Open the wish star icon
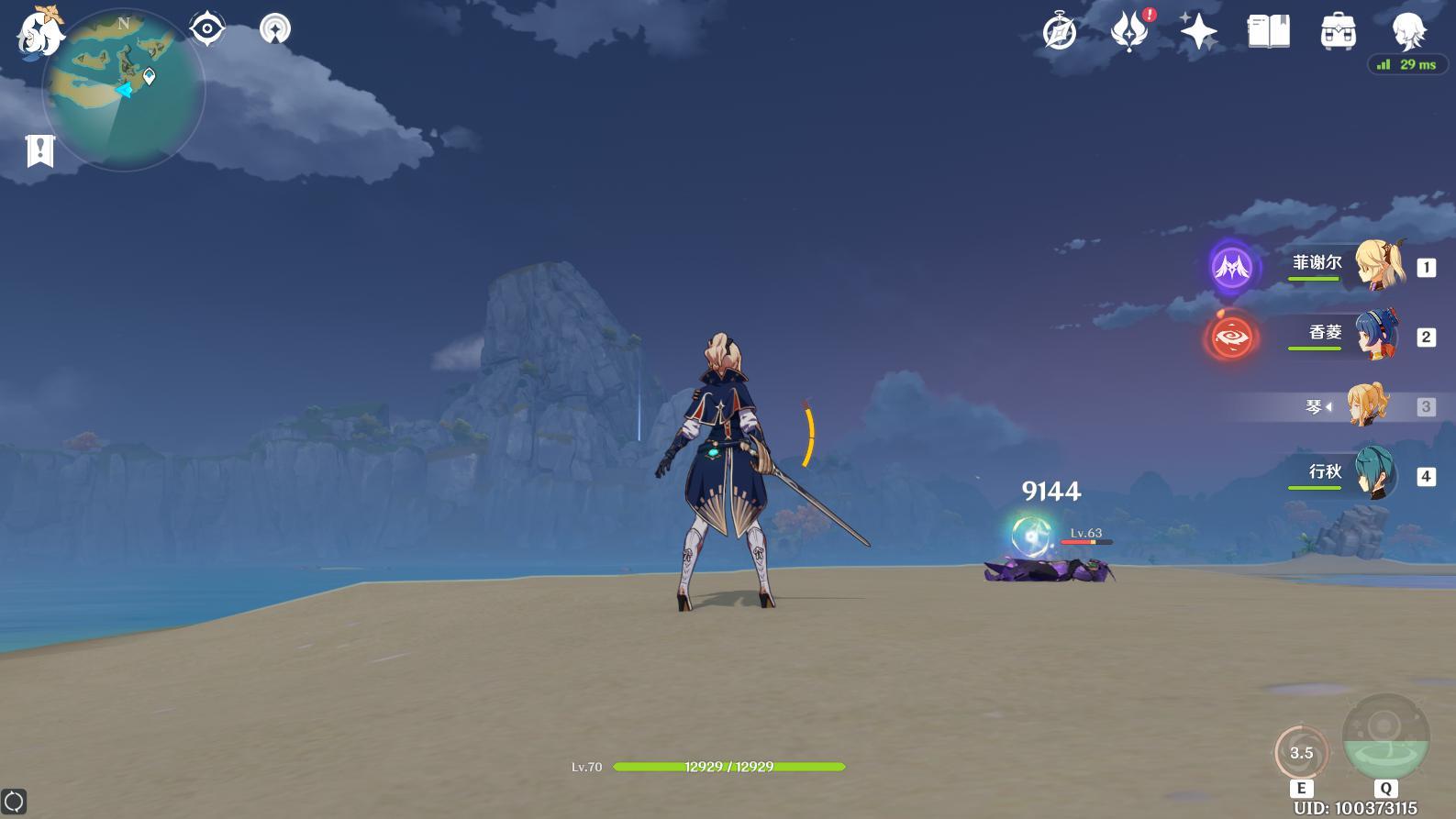Image resolution: width=1456 pixels, height=819 pixels. 1198,32
